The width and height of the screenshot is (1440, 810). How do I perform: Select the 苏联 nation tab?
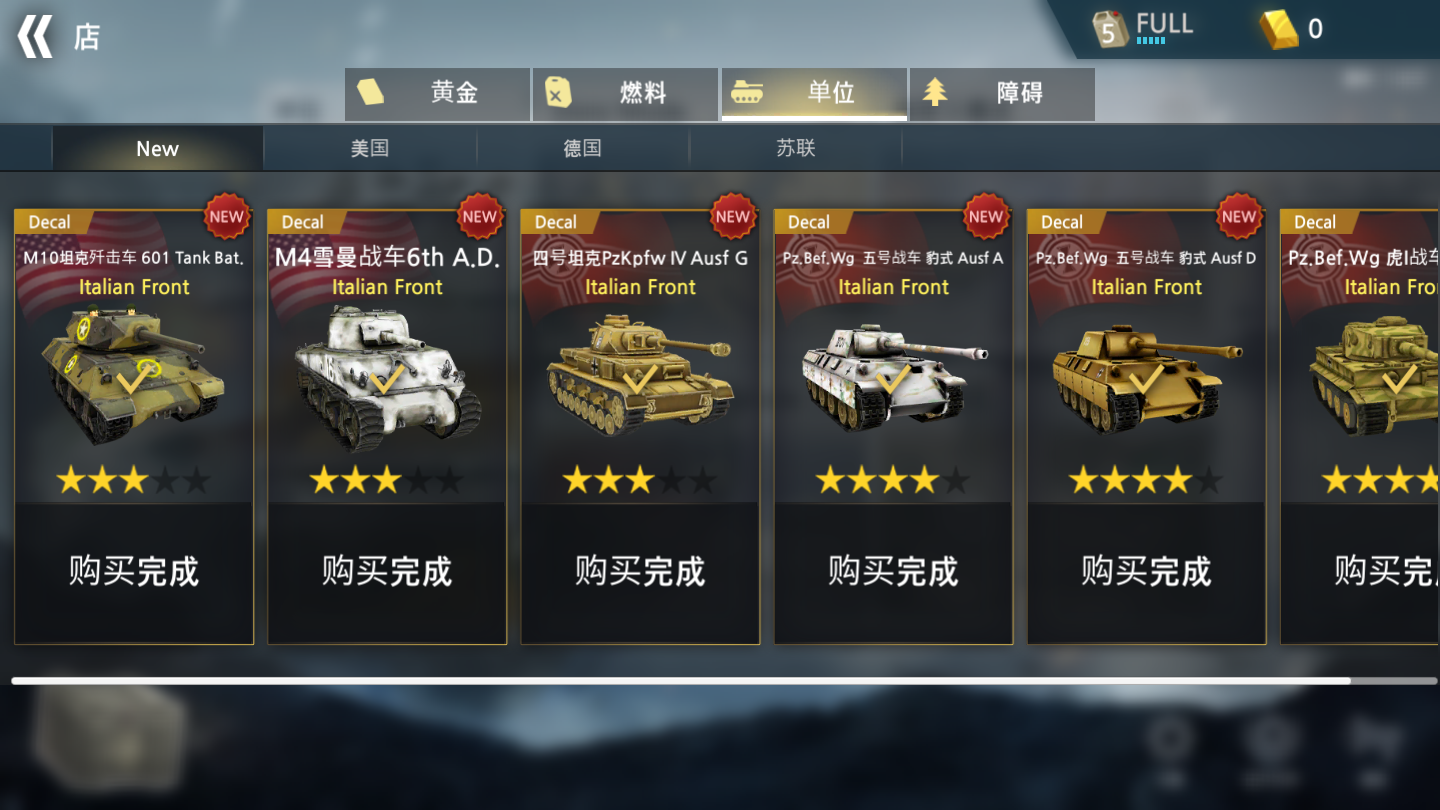click(x=795, y=147)
